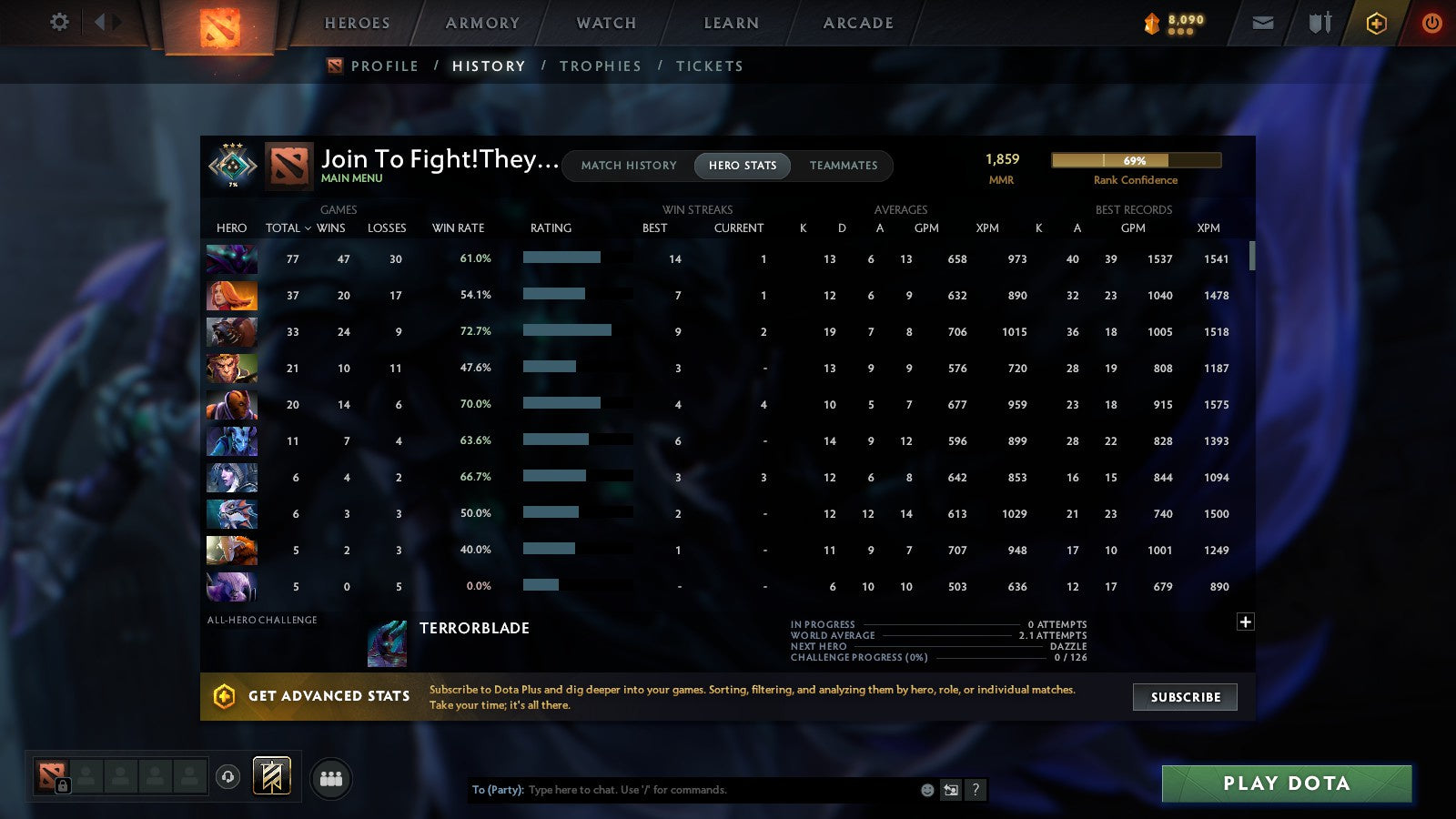This screenshot has height=819, width=1456.
Task: Open the friends list icon bottom right
Action: pos(332,778)
